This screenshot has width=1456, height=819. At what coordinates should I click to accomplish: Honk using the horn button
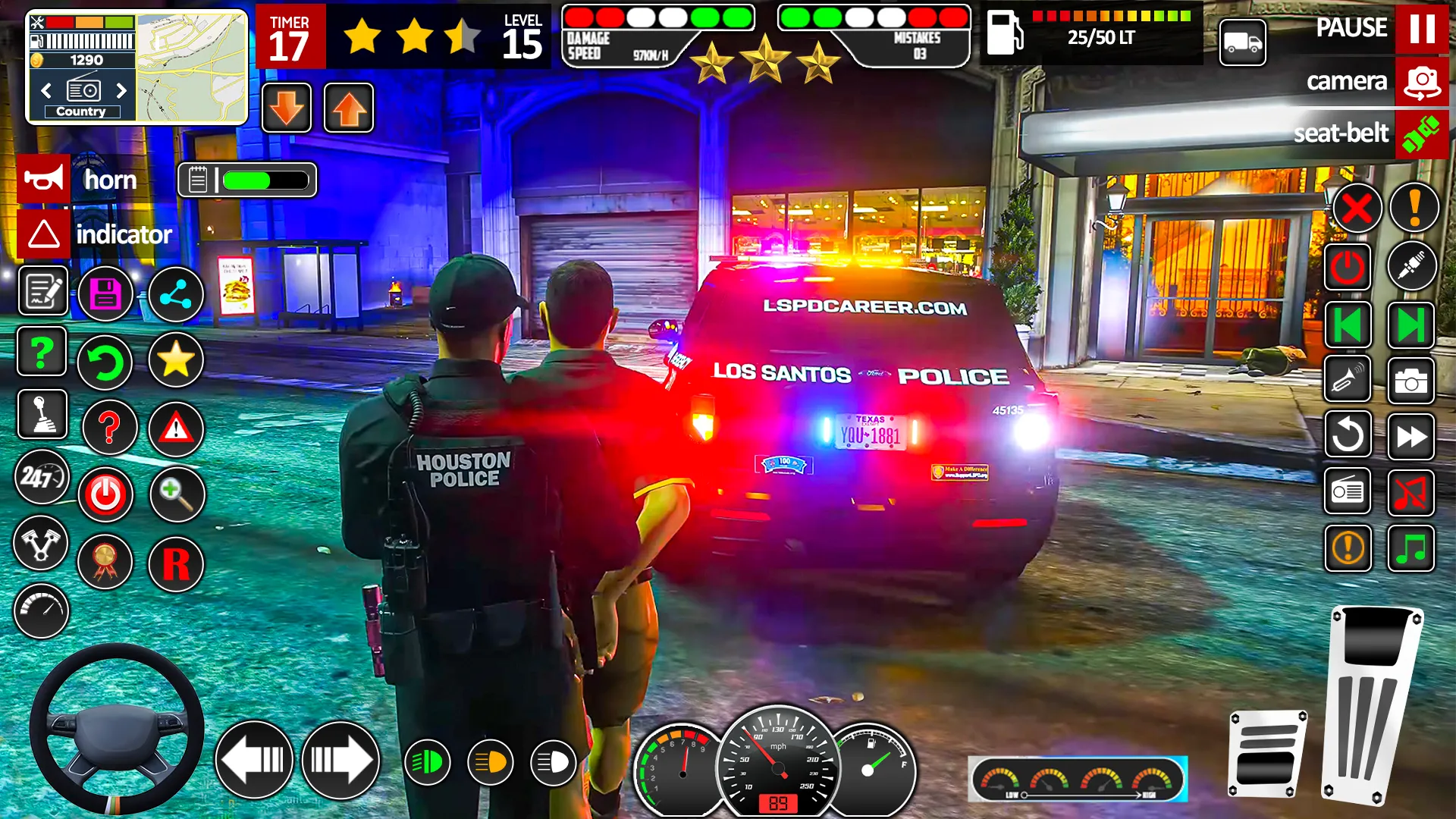click(44, 180)
